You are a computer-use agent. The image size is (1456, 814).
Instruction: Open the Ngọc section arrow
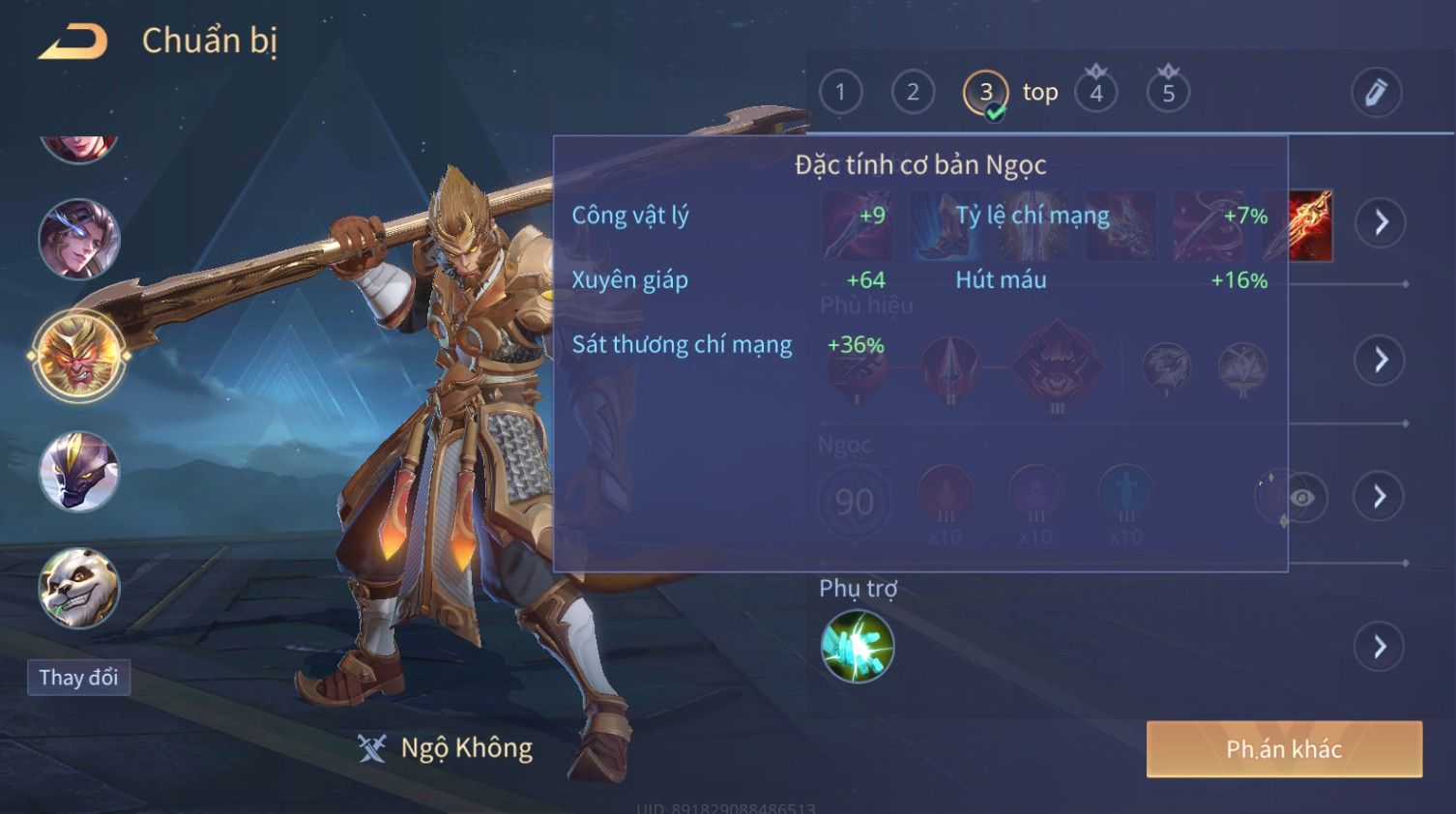click(1381, 497)
